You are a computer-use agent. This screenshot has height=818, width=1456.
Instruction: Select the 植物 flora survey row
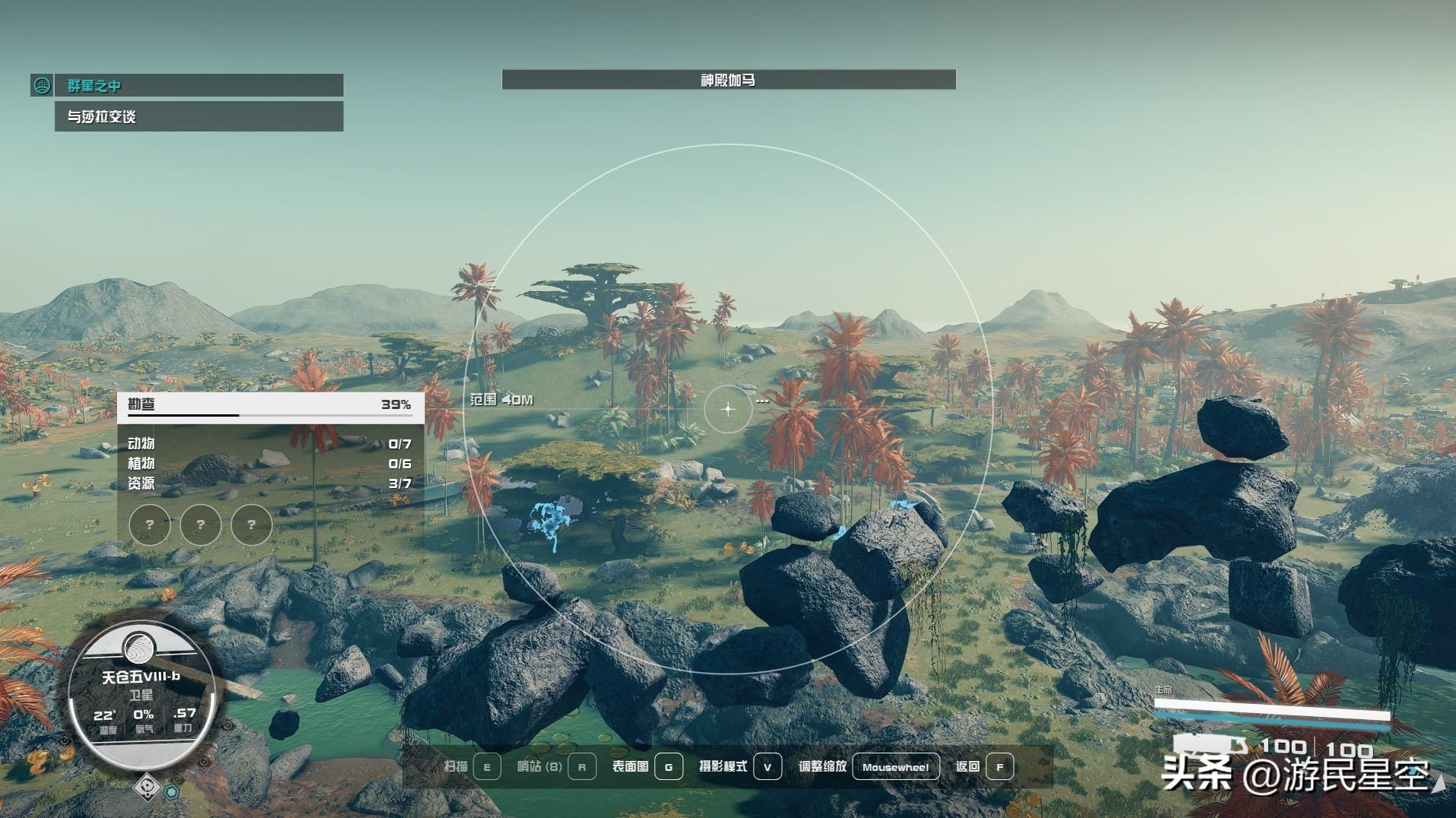270,463
